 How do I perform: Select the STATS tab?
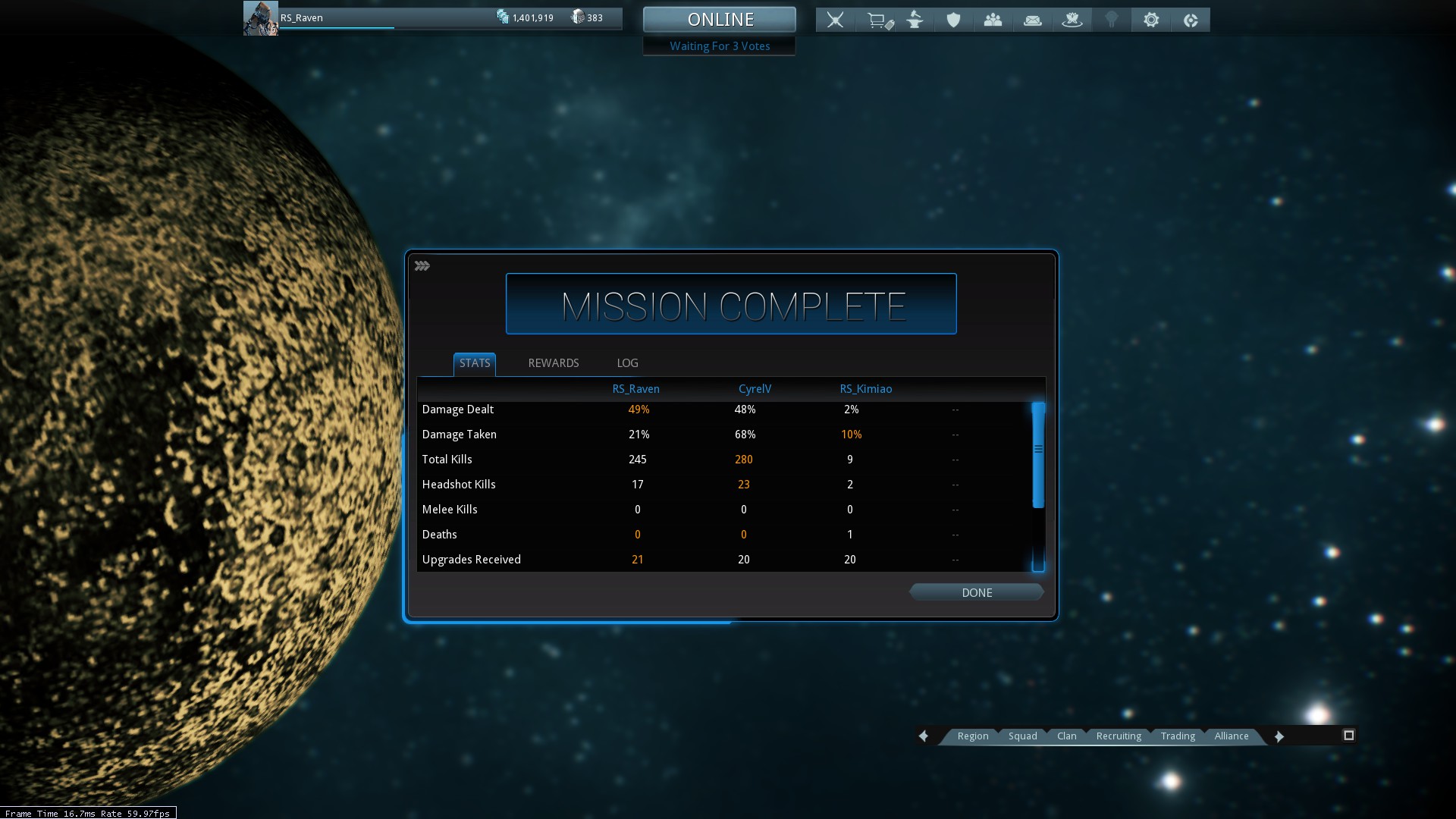pyautogui.click(x=475, y=363)
